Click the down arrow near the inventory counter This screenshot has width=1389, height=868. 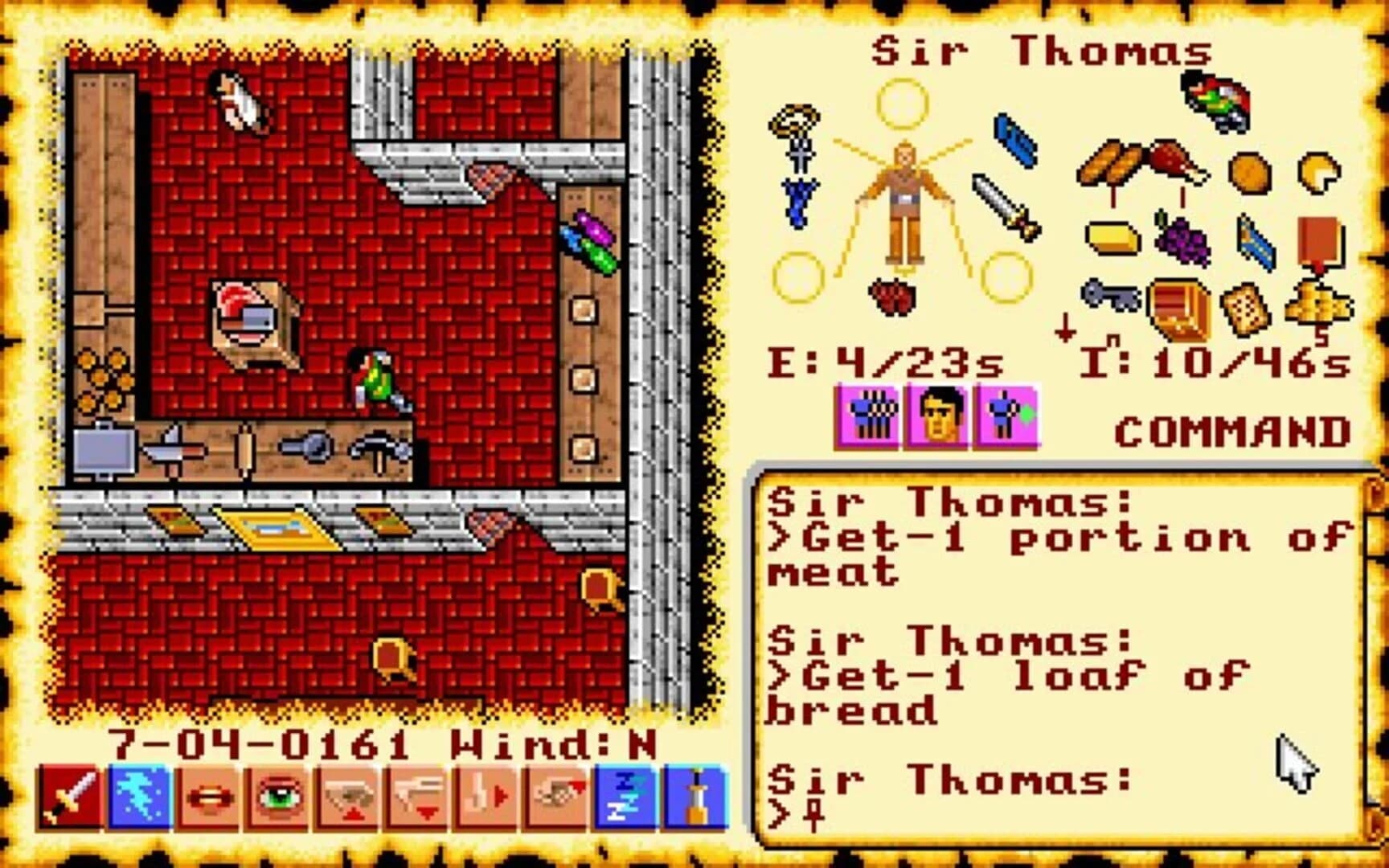pyautogui.click(x=1067, y=328)
